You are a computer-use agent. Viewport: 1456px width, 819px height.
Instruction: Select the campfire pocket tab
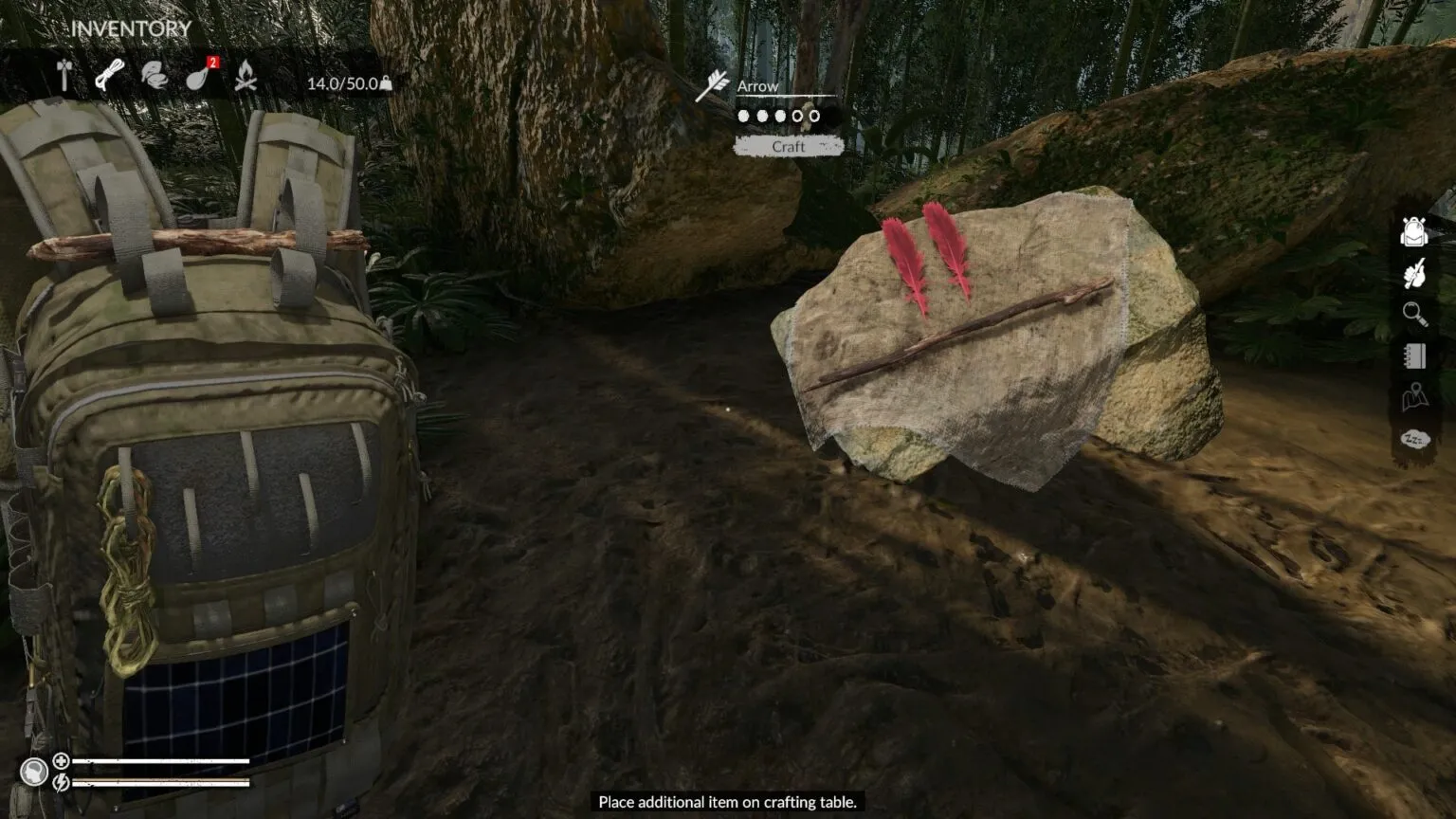pyautogui.click(x=246, y=75)
